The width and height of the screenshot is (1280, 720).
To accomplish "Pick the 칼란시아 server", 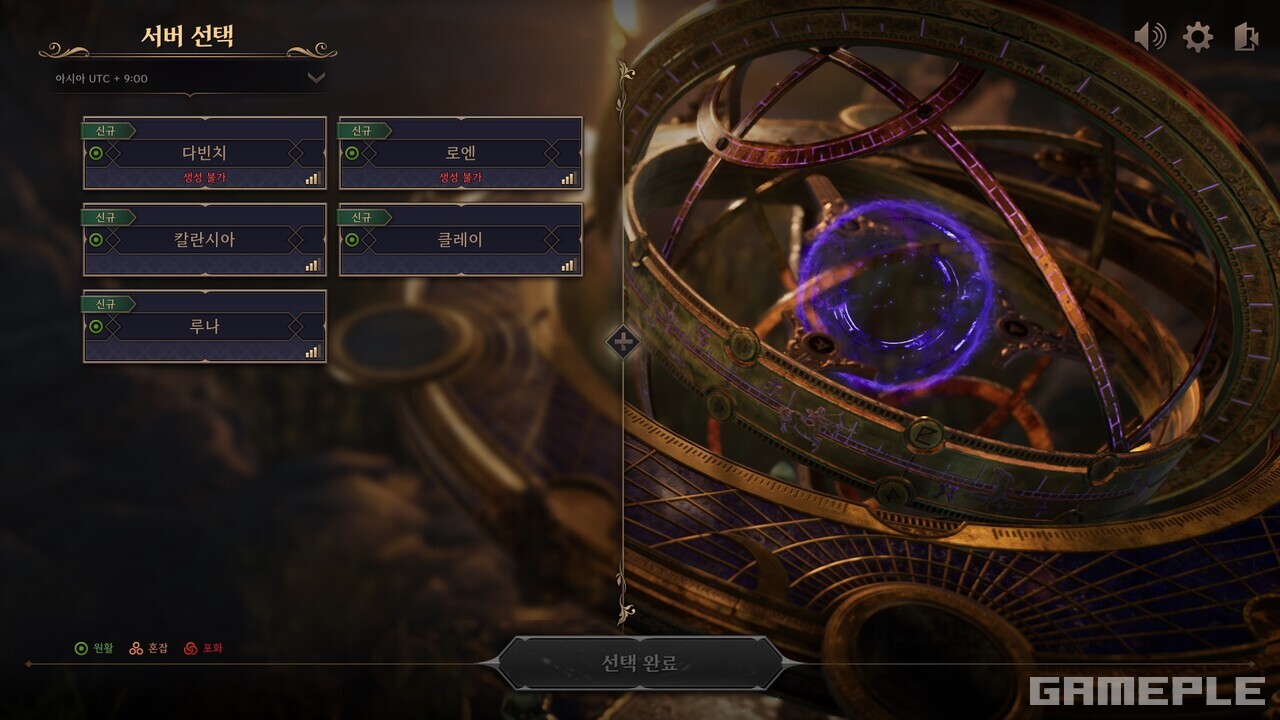I will pos(204,240).
